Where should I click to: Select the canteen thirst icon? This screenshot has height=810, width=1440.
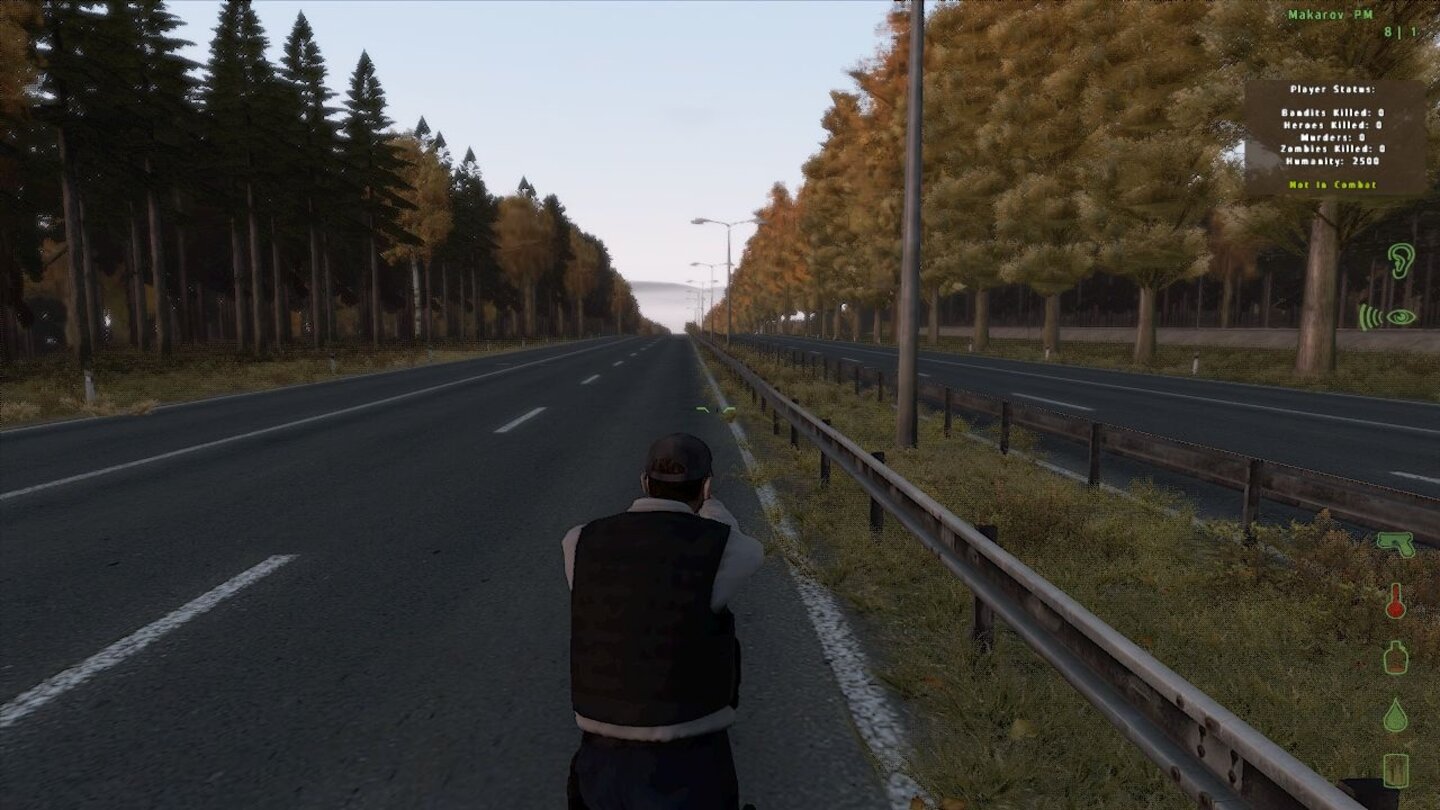tap(1397, 660)
